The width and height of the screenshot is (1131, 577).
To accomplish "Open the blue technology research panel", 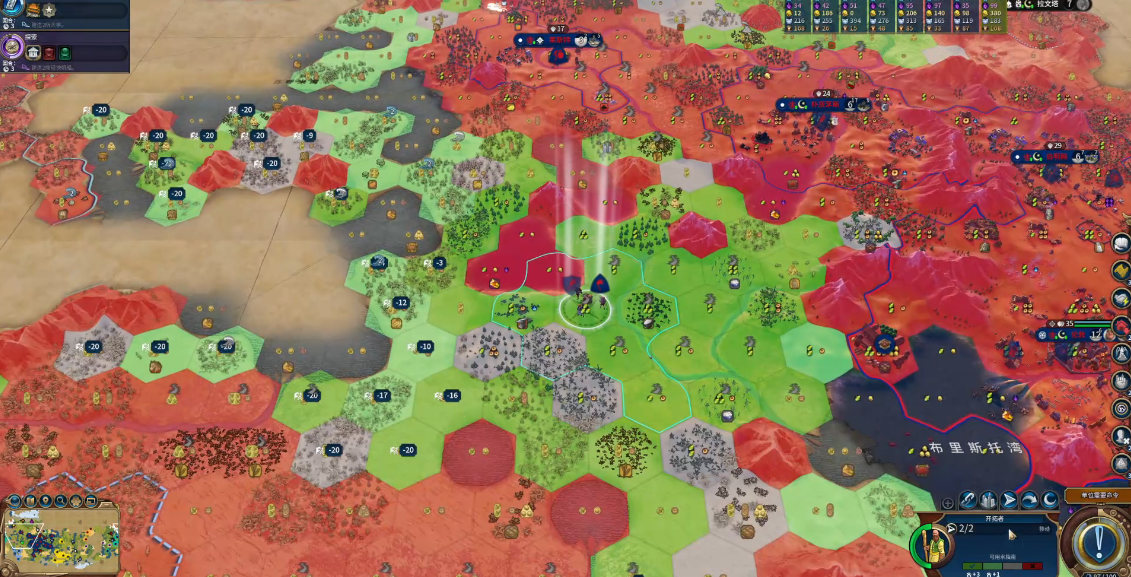I will click(x=13, y=6).
